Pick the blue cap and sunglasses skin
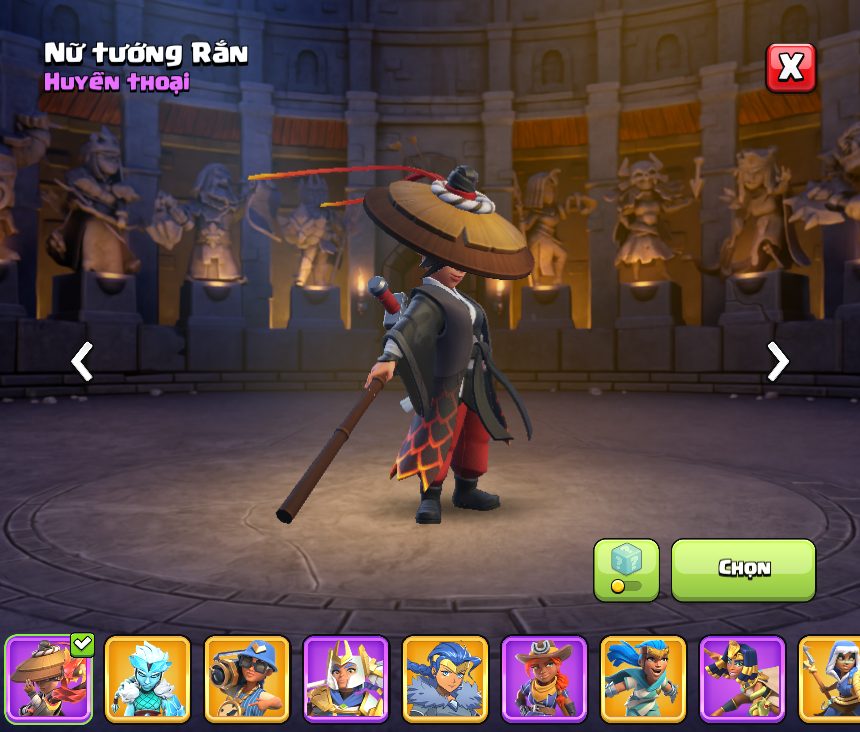The width and height of the screenshot is (860, 732). (x=247, y=678)
